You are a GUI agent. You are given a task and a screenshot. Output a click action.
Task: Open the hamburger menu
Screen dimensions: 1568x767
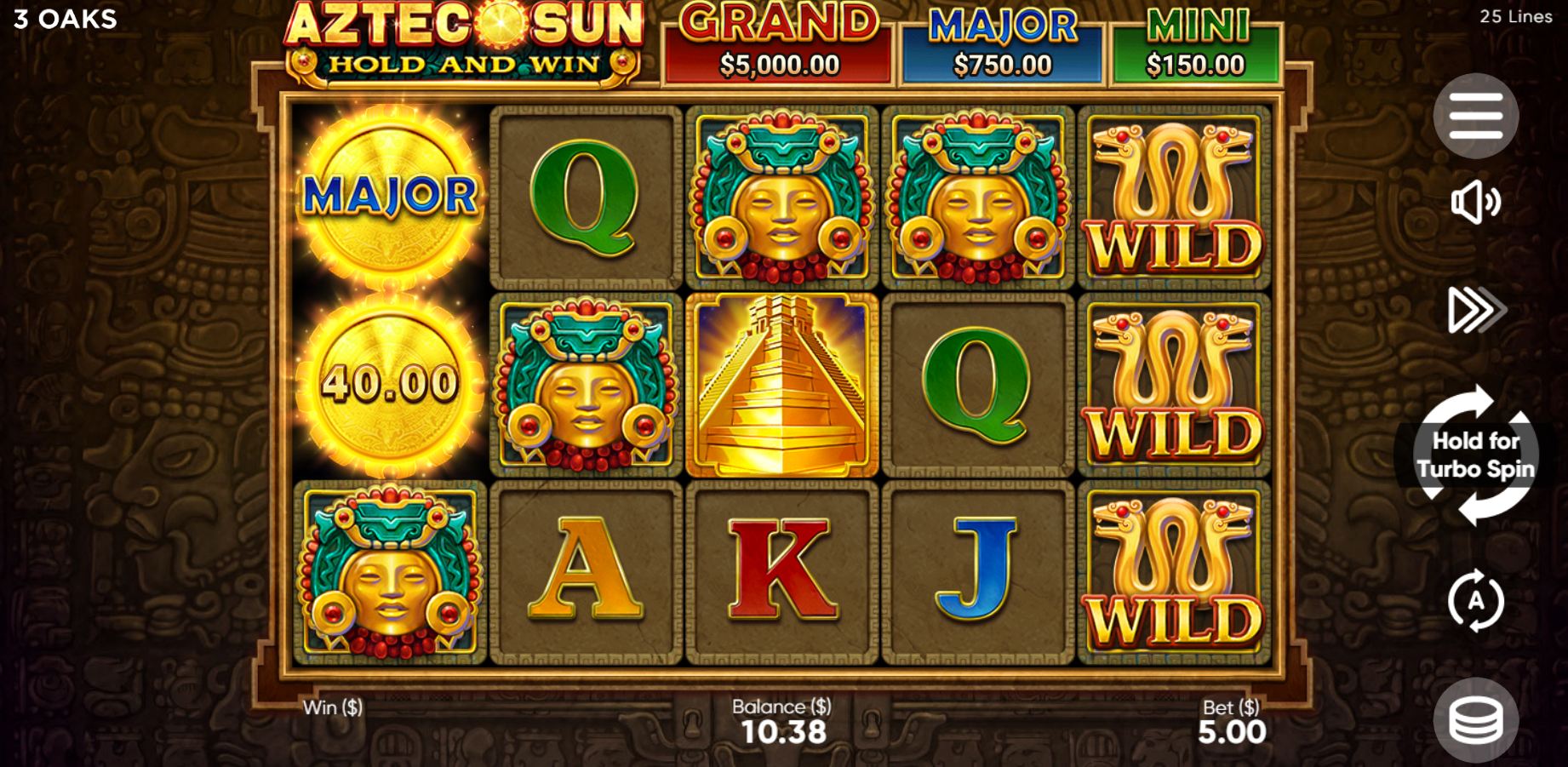pyautogui.click(x=1475, y=117)
